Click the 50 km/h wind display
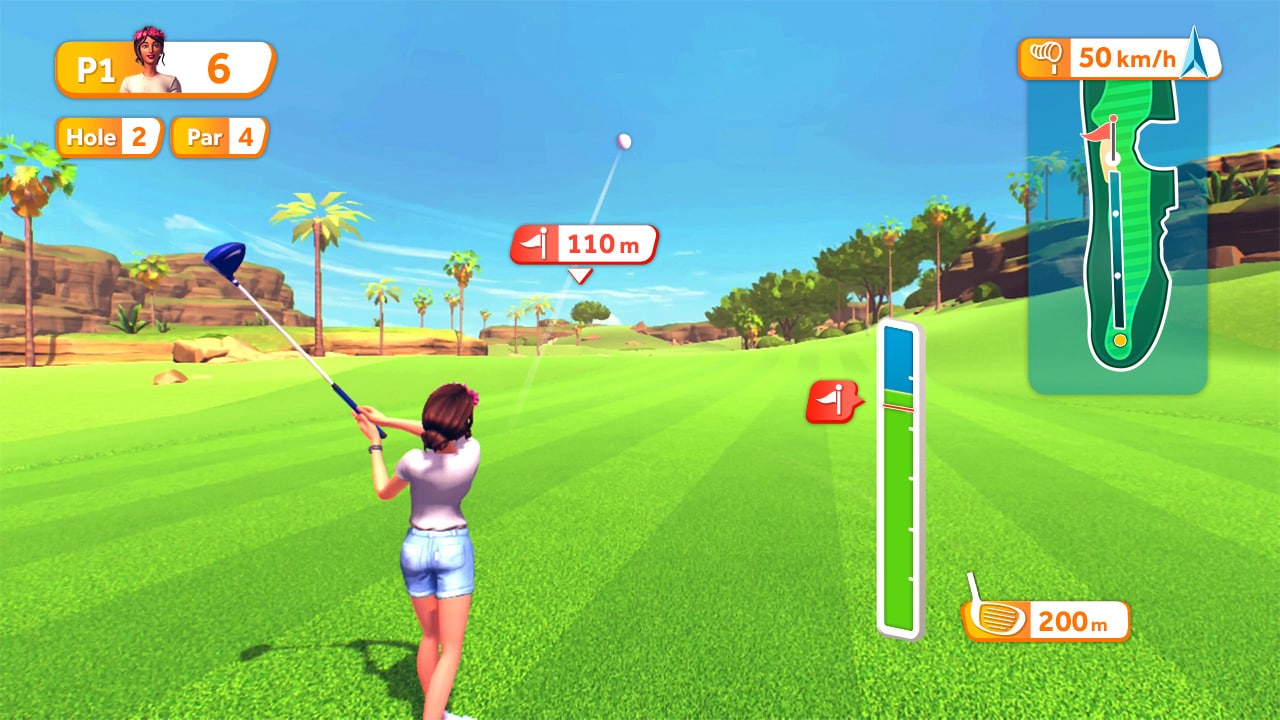1280x720 pixels. [x=1126, y=57]
